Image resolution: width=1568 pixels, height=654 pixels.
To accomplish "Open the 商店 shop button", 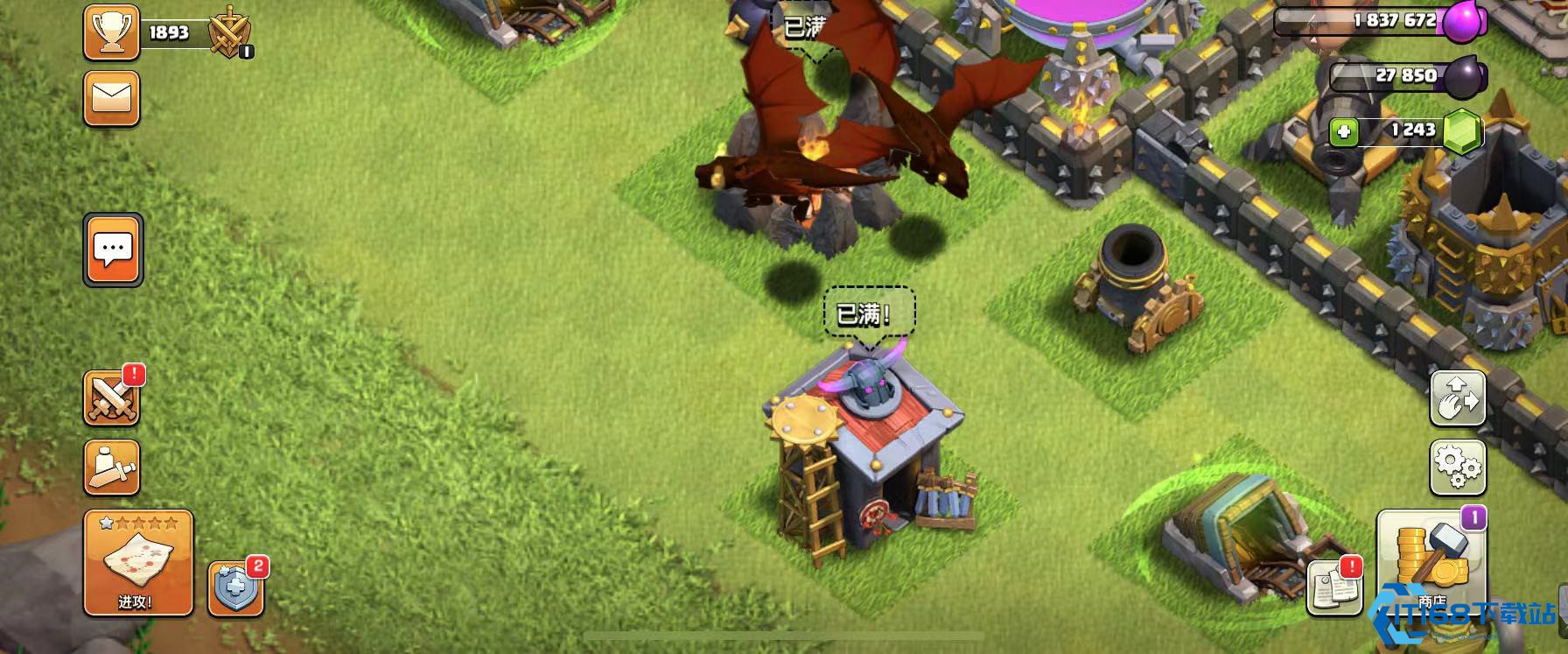I will 1431,561.
